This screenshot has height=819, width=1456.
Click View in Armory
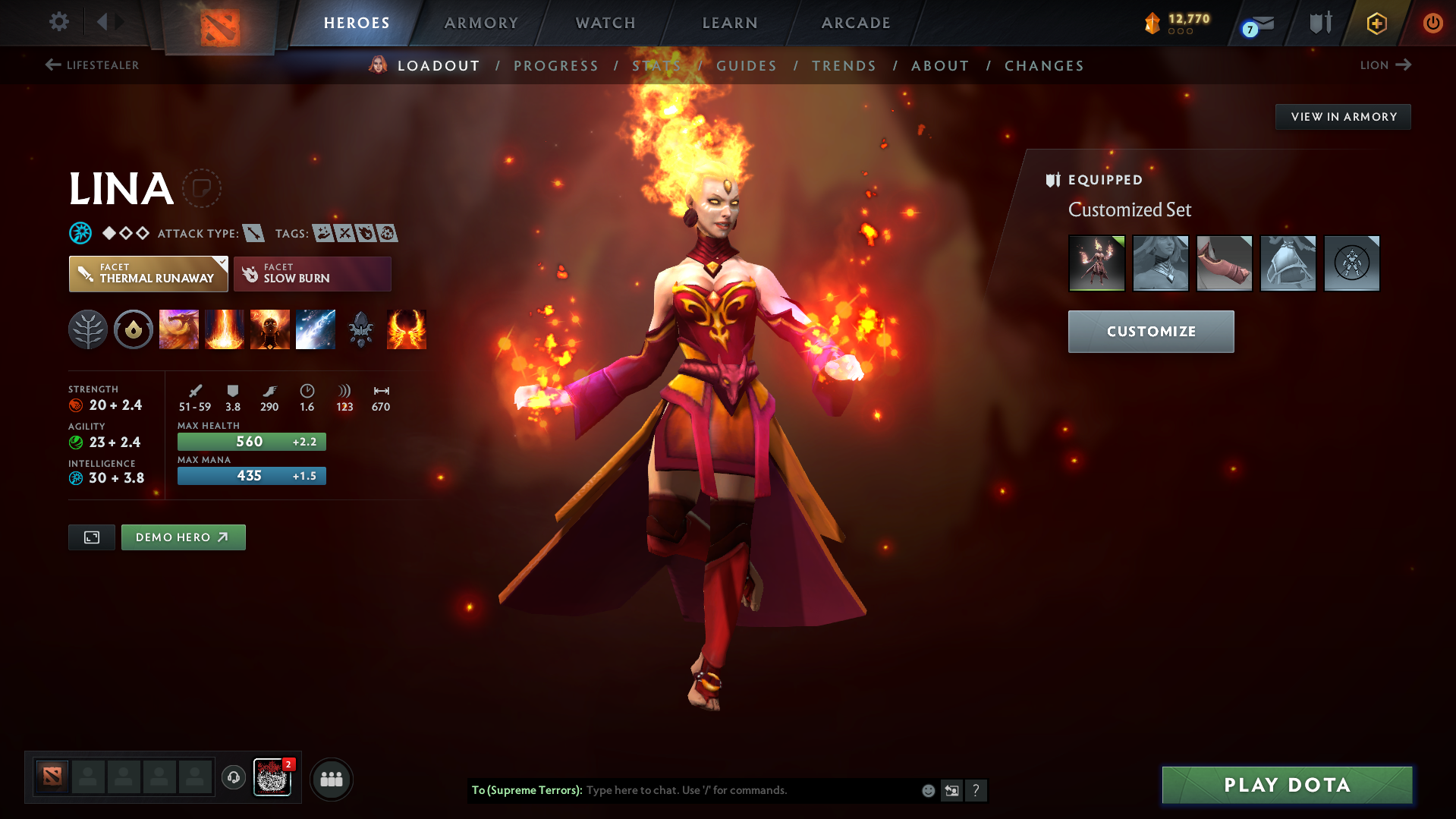pos(1343,117)
